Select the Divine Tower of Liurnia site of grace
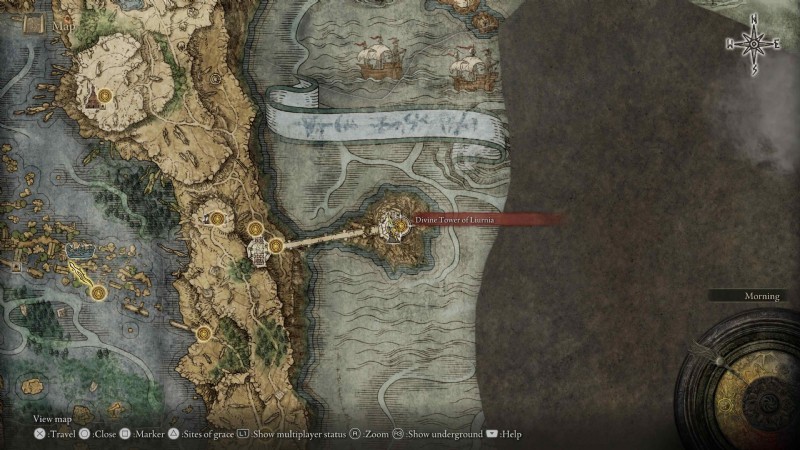Screen dimensions: 800x450 pyautogui.click(x=400, y=227)
